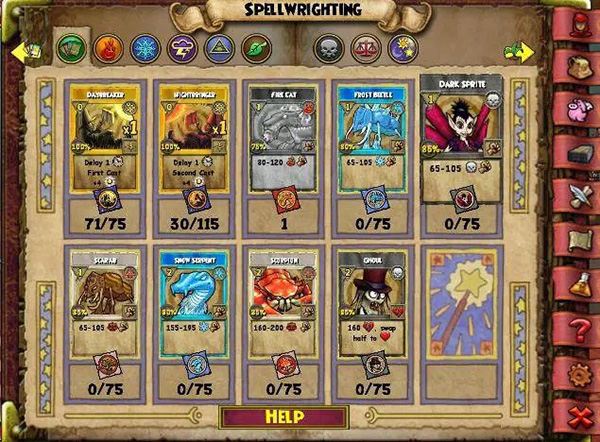This screenshot has width=600, height=442.
Task: Filter by Balance school scales icon
Action: 362,48
